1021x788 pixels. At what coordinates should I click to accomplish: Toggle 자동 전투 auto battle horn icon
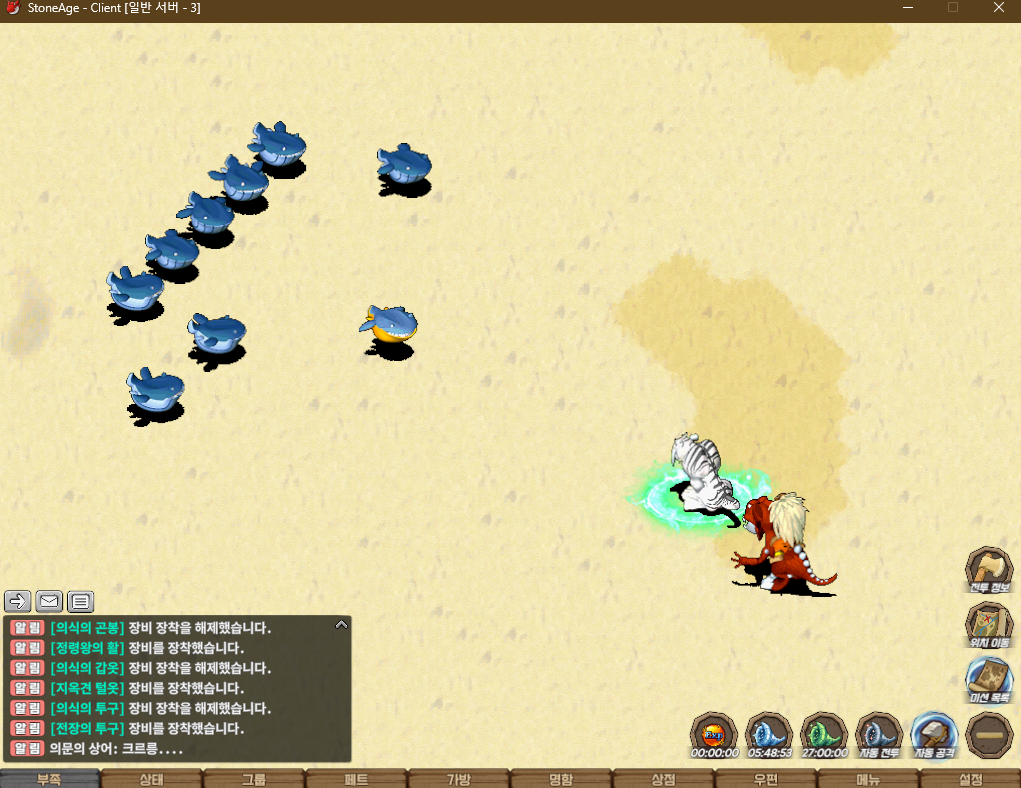tap(880, 735)
